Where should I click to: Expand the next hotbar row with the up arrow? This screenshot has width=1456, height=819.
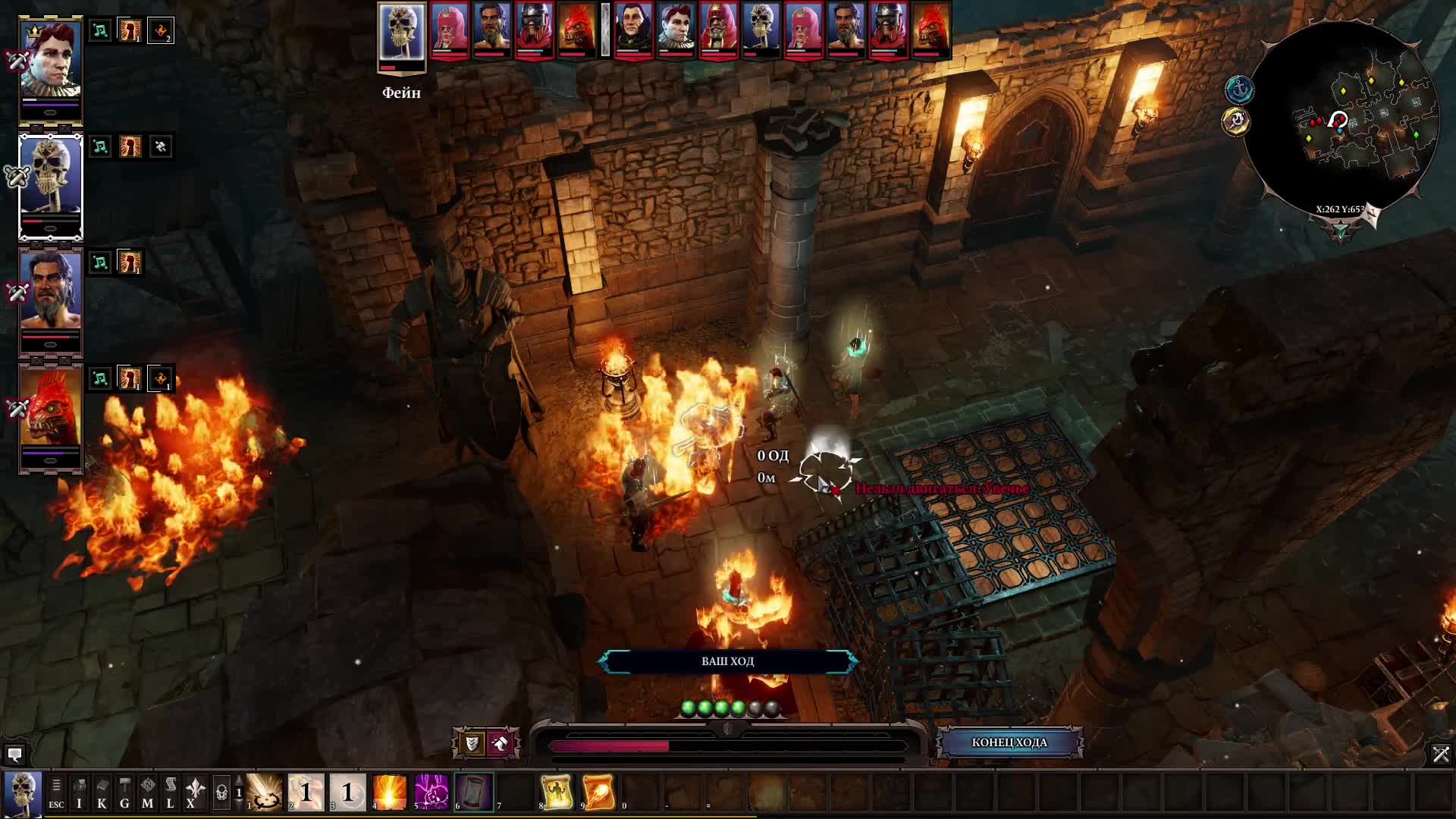[x=239, y=779]
